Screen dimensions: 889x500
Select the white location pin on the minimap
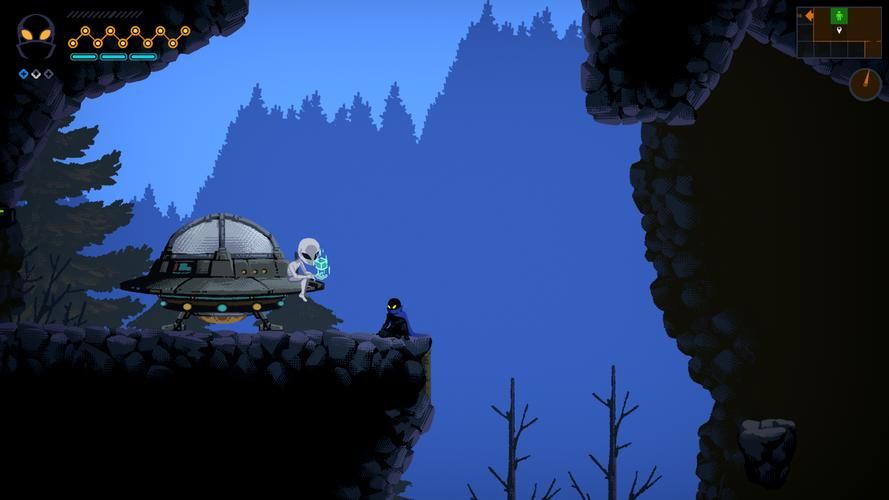click(839, 31)
